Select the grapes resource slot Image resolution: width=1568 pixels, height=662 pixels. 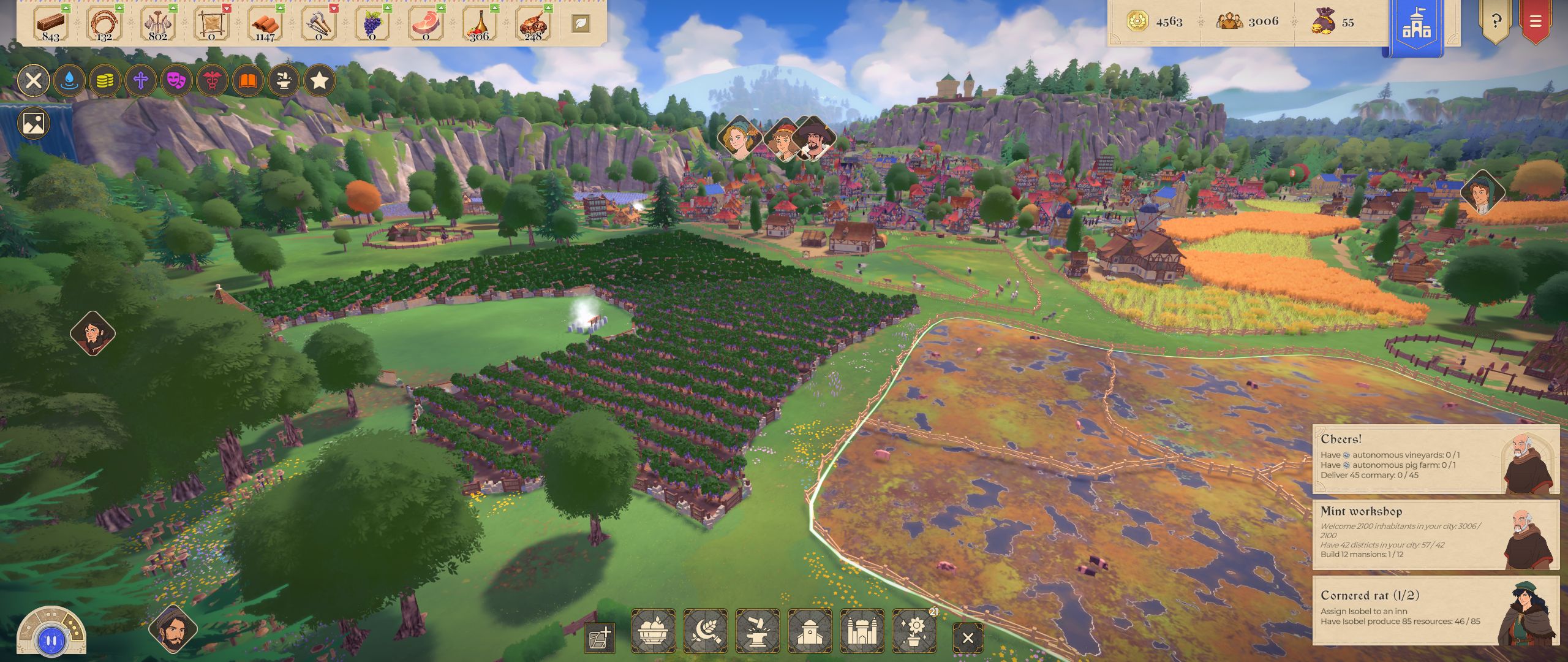(x=372, y=24)
